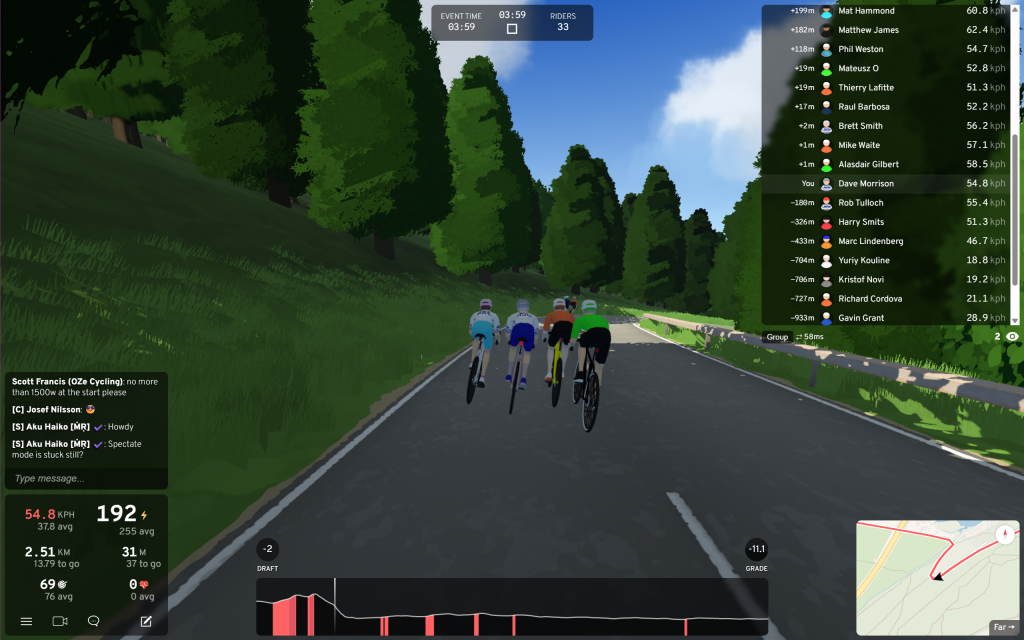
Task: Click the elevation profile strip
Action: coord(512,607)
